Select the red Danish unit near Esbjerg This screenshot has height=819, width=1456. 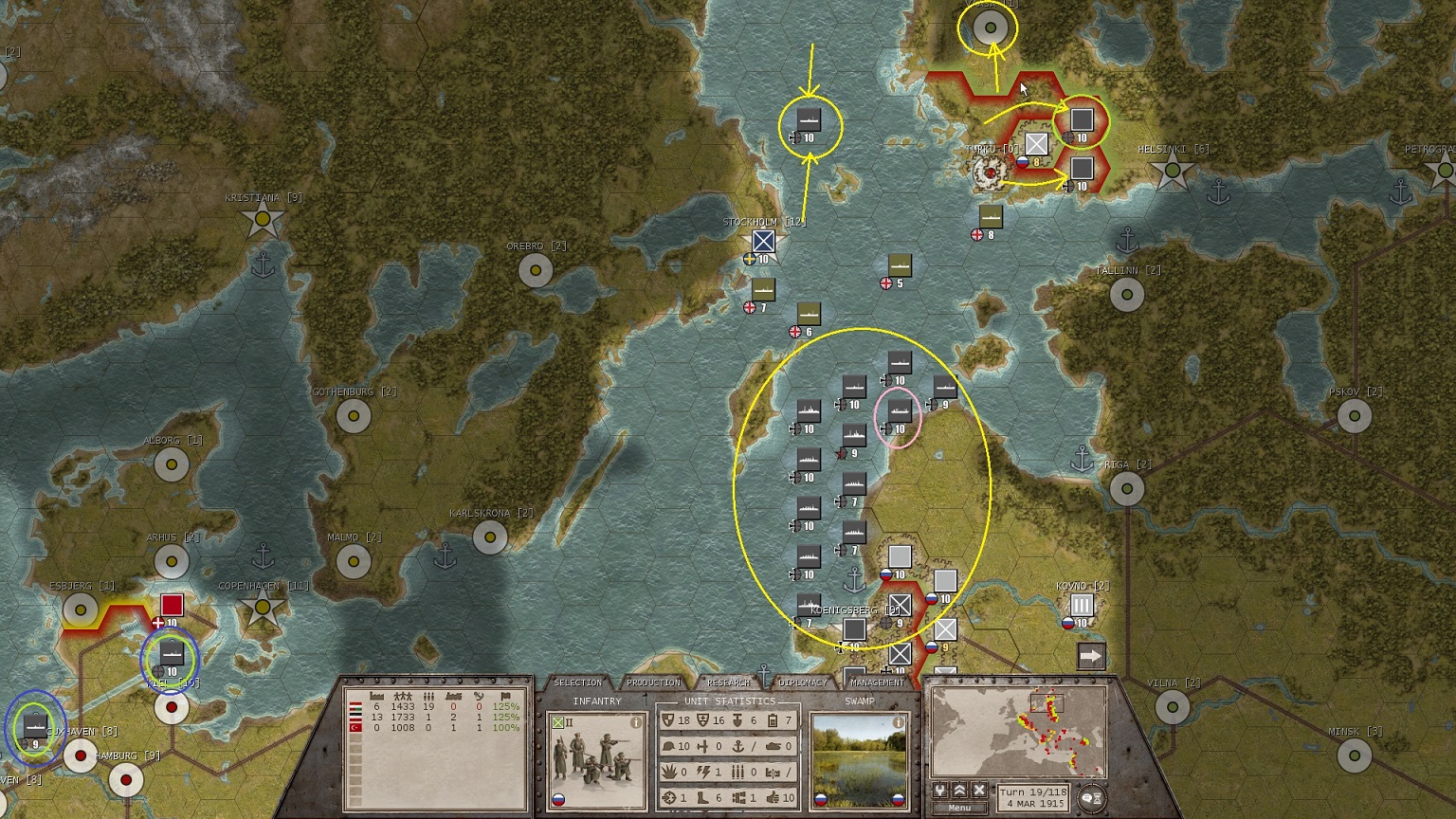[x=172, y=606]
